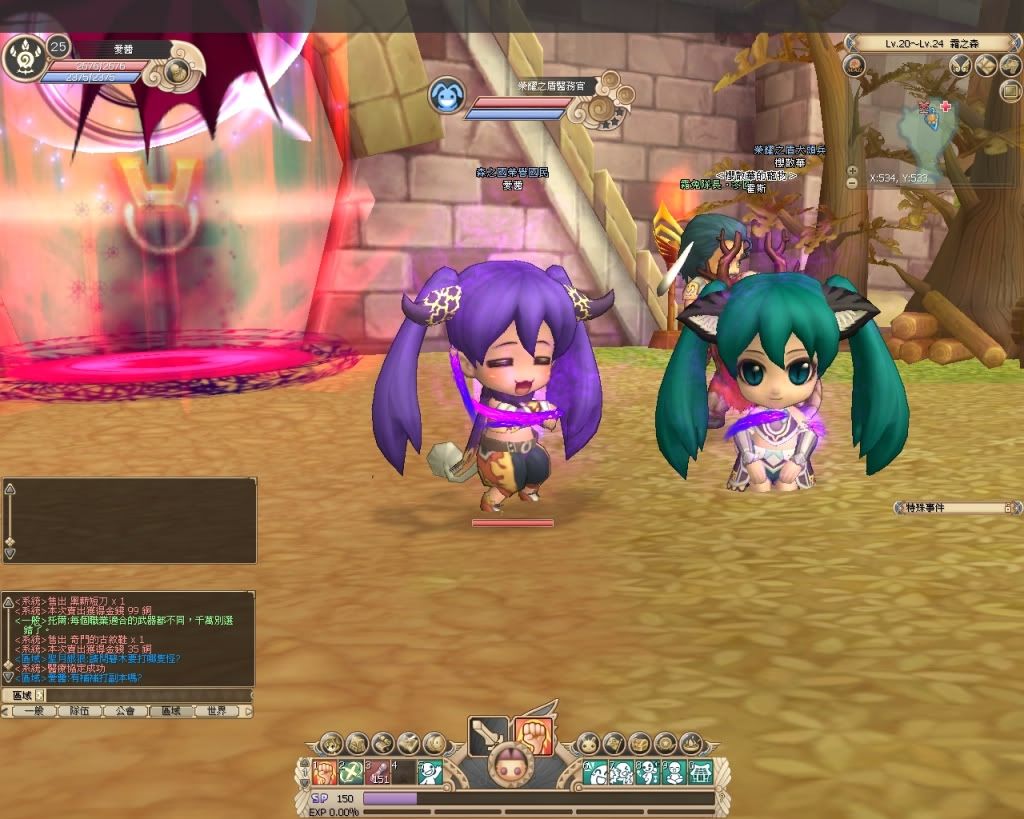
Task: Select the glowing fist combat mode button
Action: click(x=531, y=736)
